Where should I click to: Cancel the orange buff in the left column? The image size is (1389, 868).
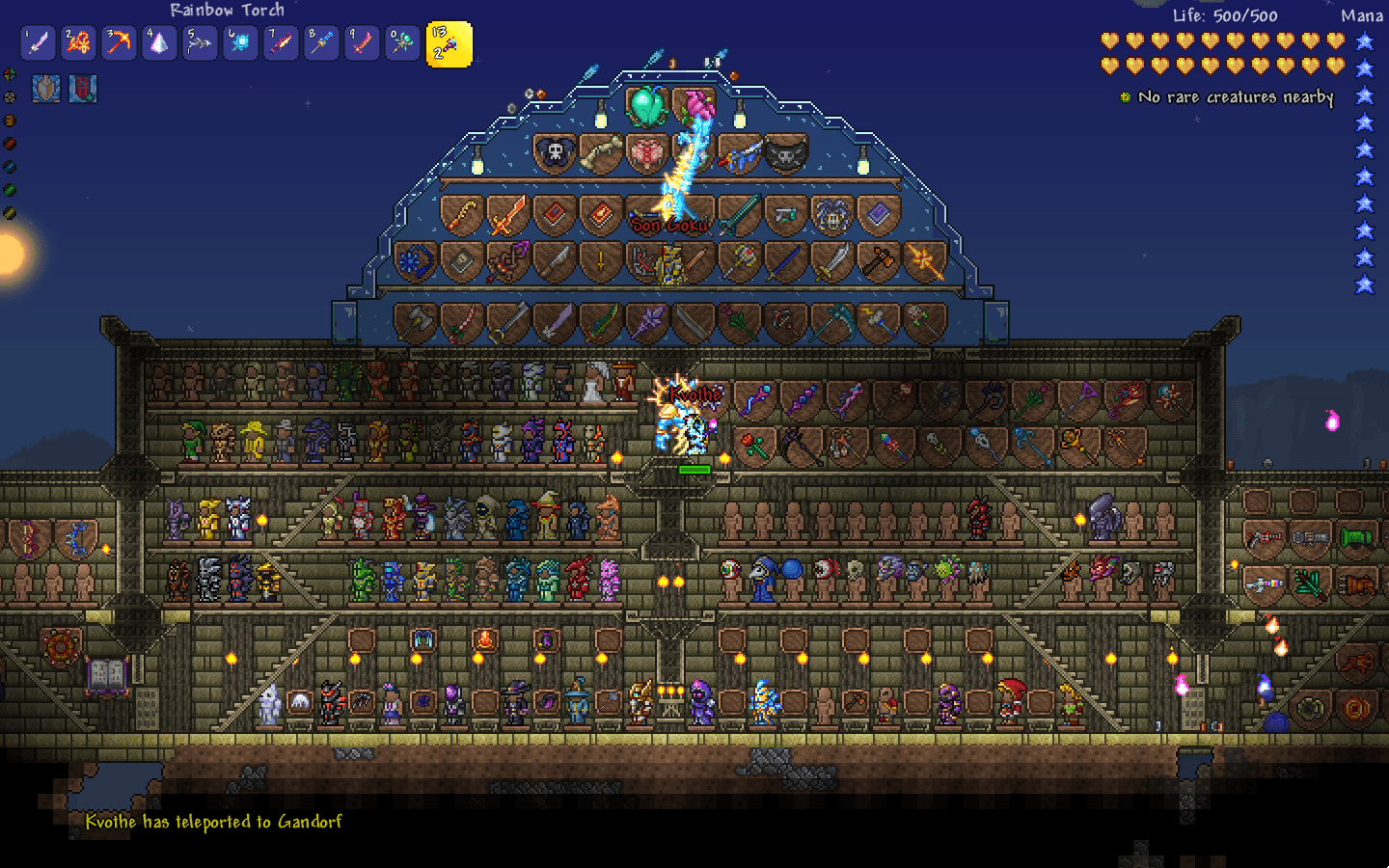pos(9,121)
